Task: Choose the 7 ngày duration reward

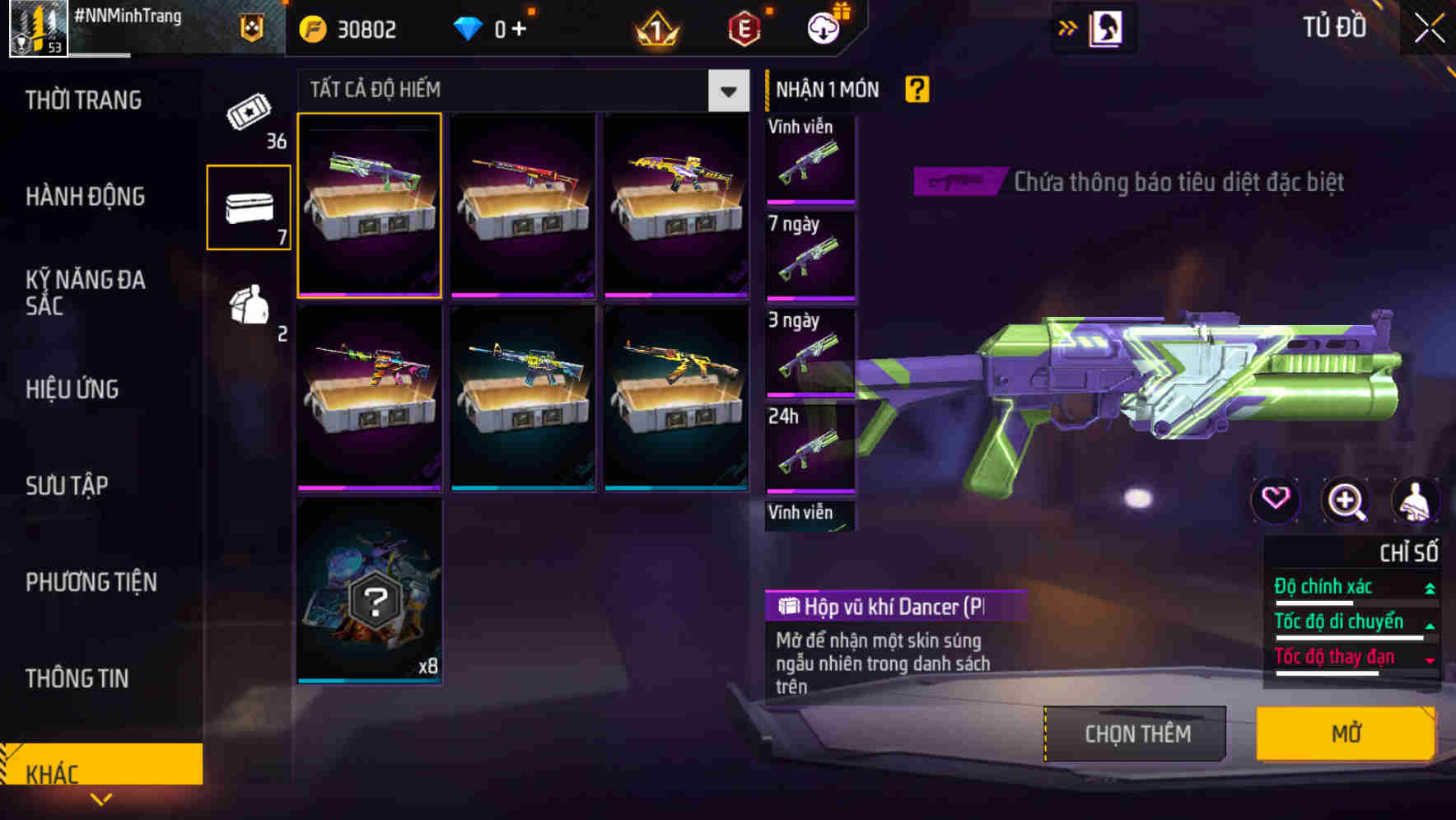Action: [x=810, y=255]
